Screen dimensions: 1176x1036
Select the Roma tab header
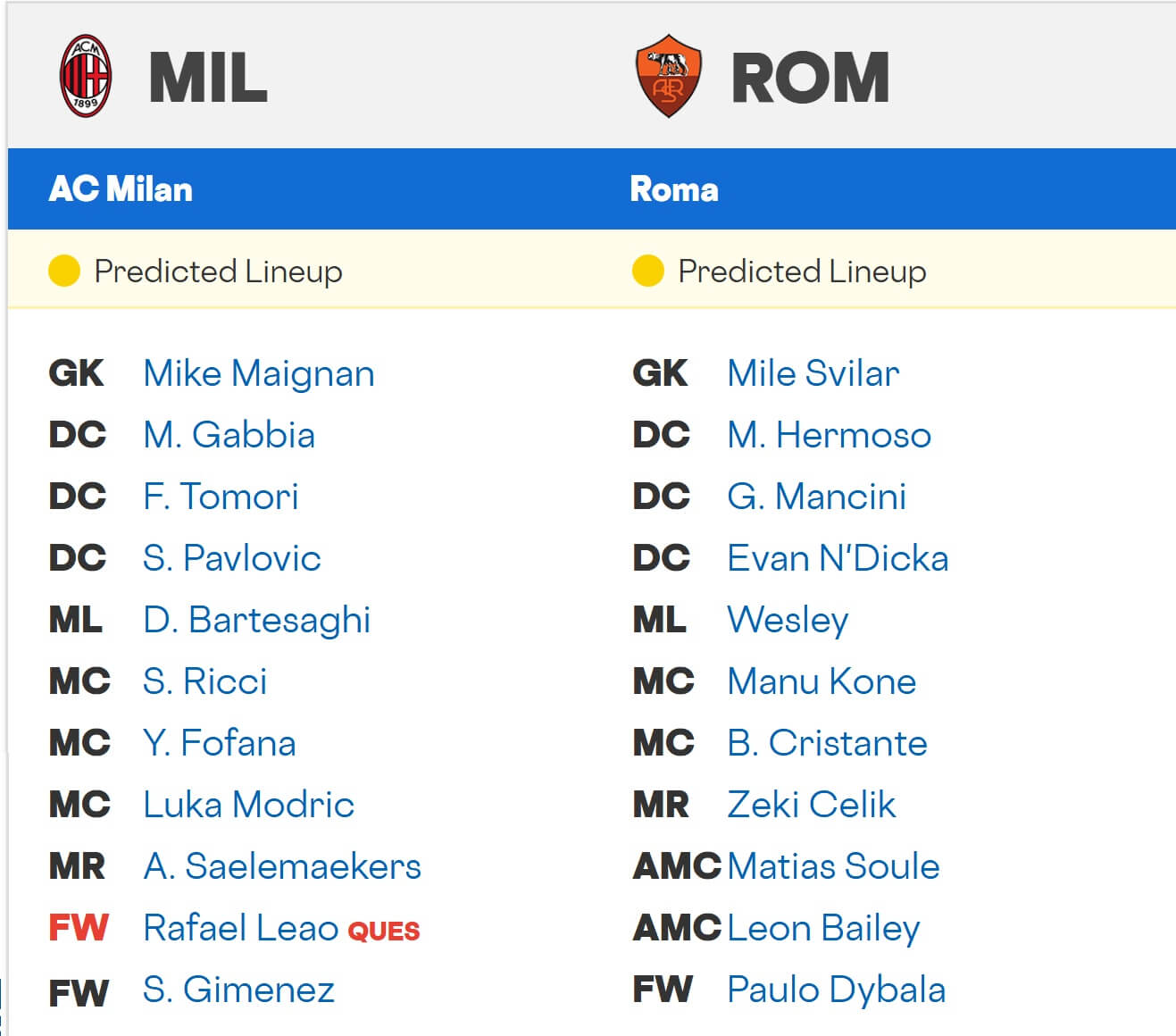tap(675, 189)
